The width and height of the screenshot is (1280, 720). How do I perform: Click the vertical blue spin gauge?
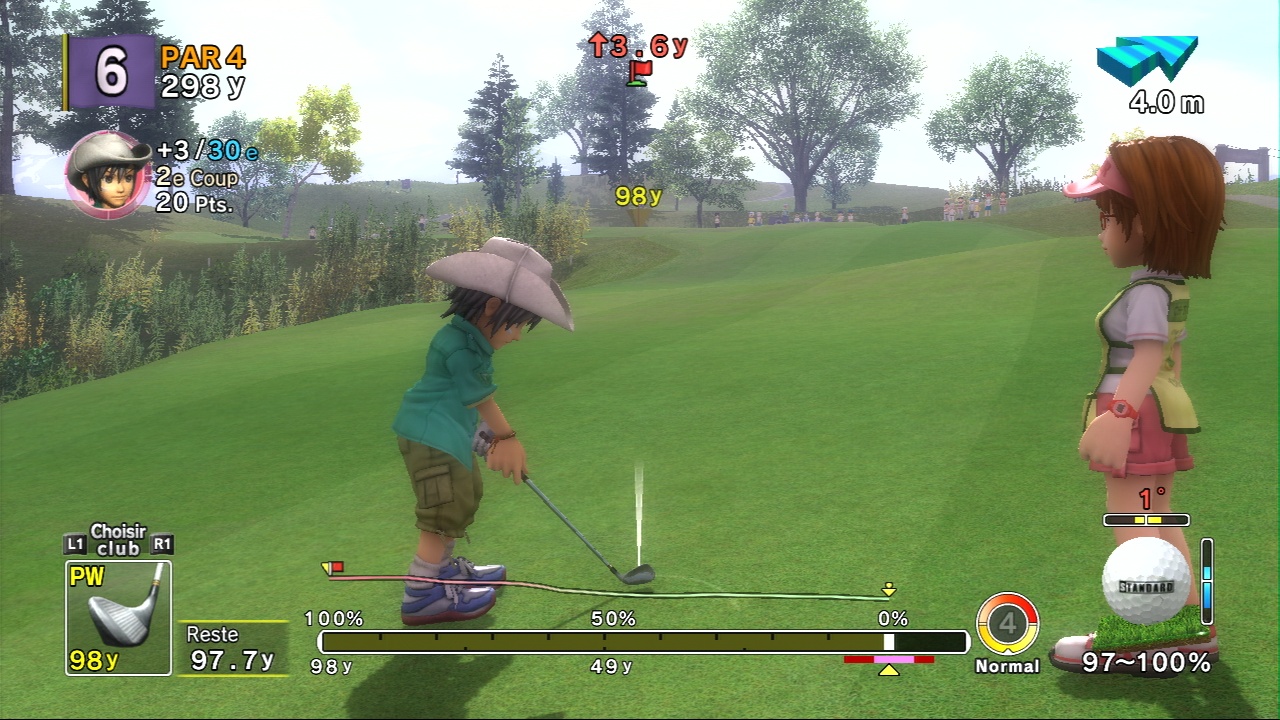coord(1207,581)
